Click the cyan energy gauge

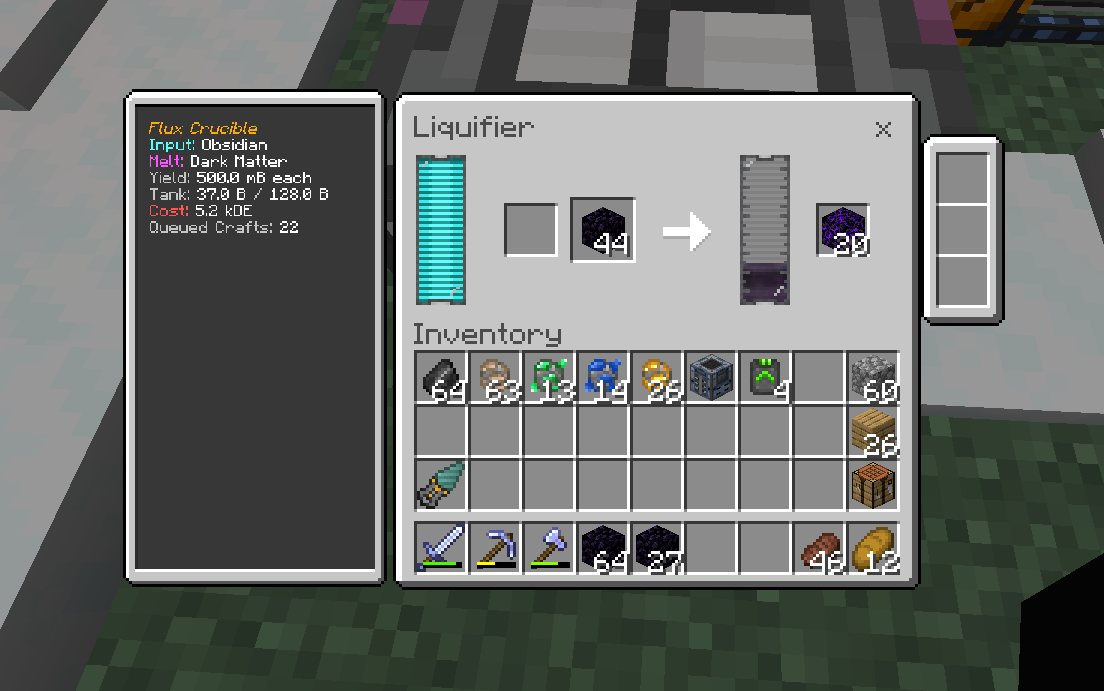coord(441,230)
